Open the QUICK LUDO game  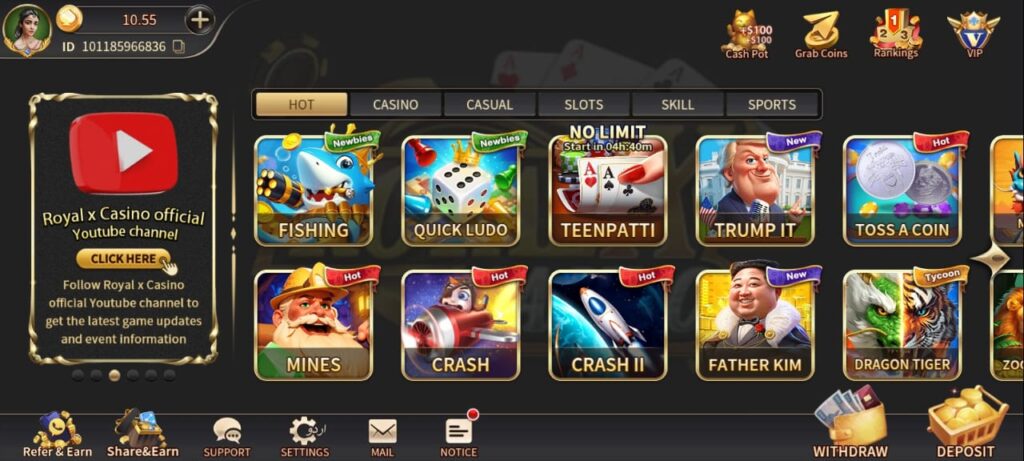click(x=460, y=190)
